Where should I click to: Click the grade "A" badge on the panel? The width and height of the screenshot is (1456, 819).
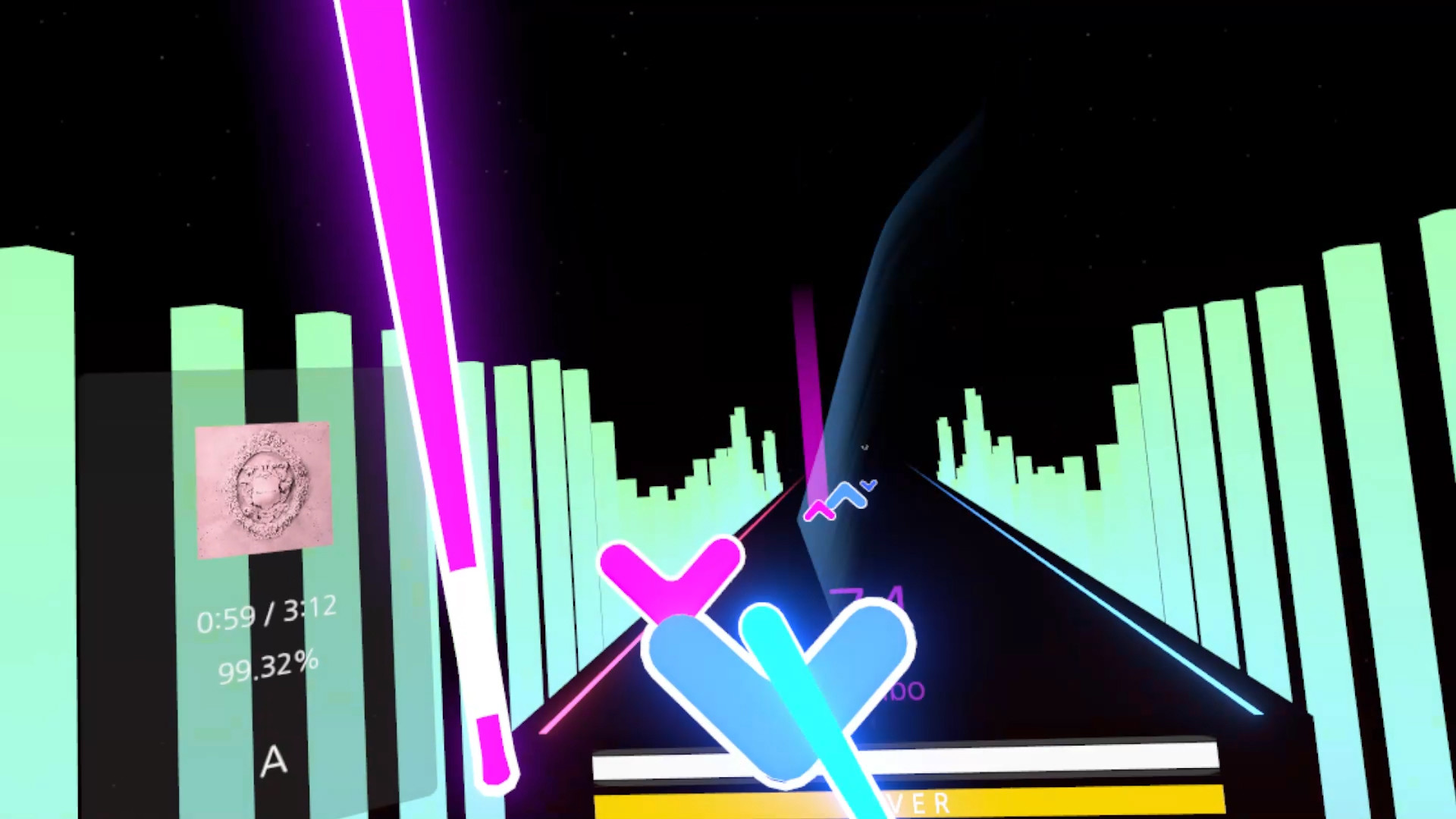[273, 762]
